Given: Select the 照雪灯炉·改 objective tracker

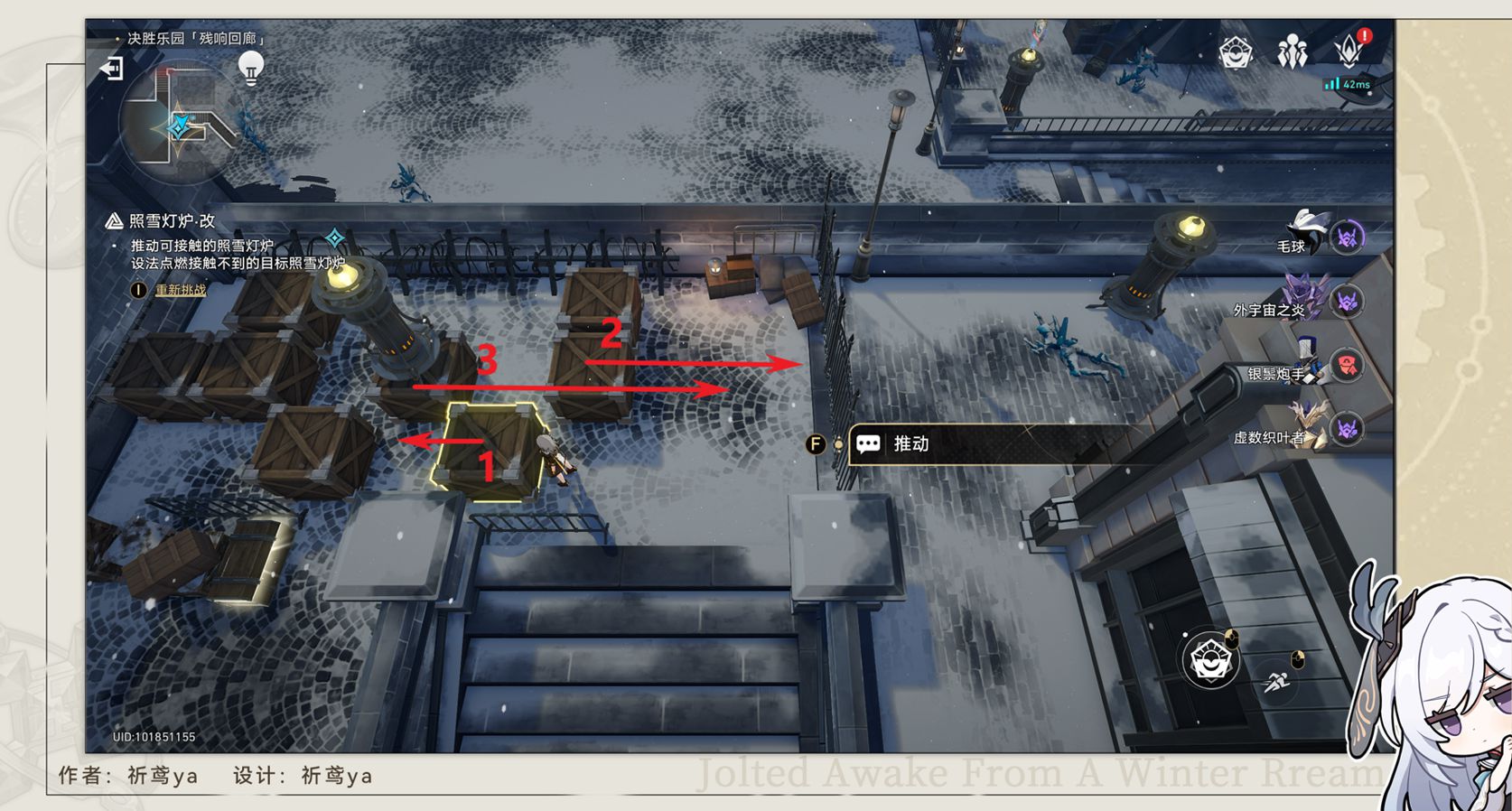Looking at the screenshot, I should (172, 221).
